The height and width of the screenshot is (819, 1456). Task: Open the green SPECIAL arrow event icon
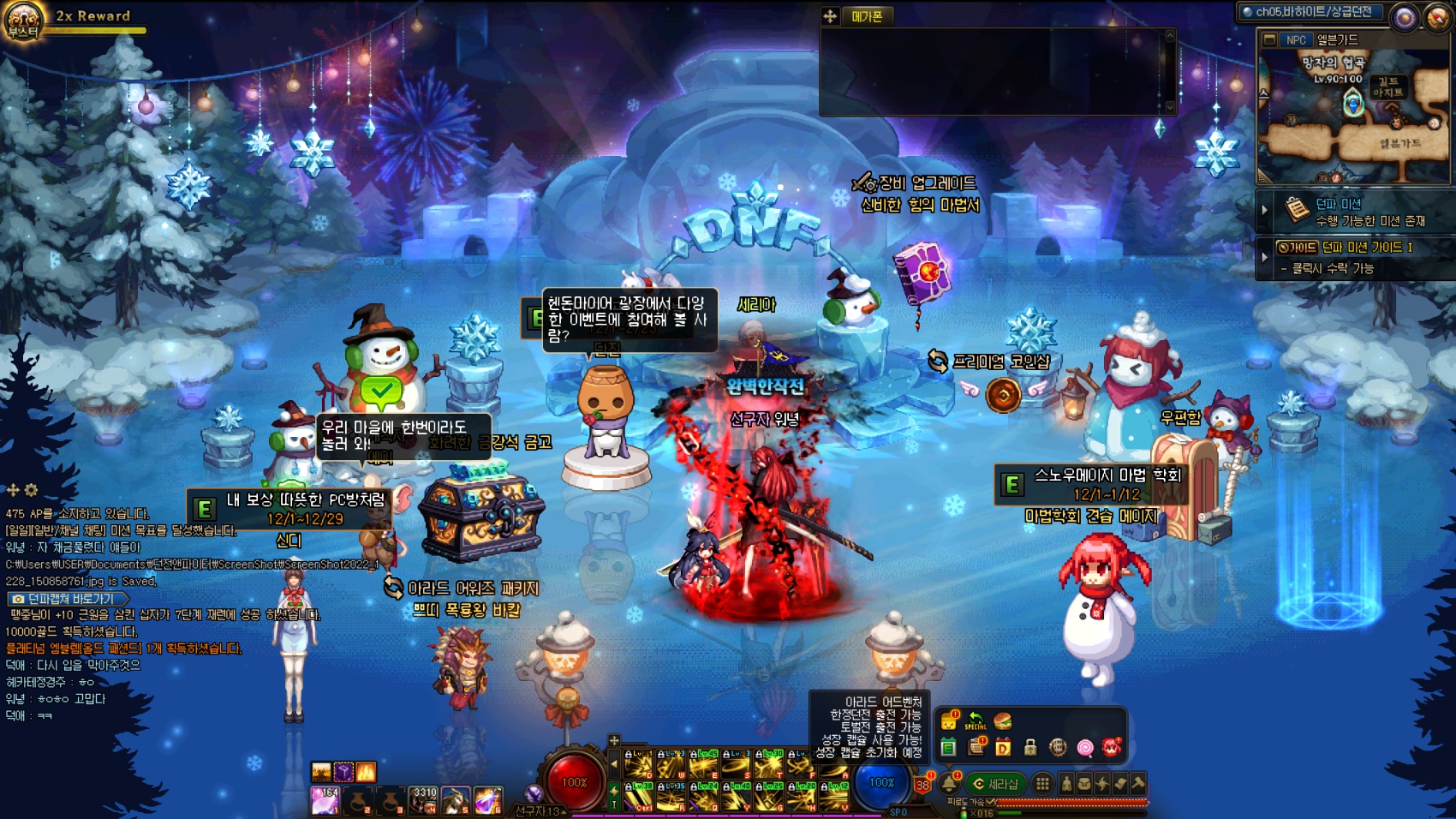976,720
